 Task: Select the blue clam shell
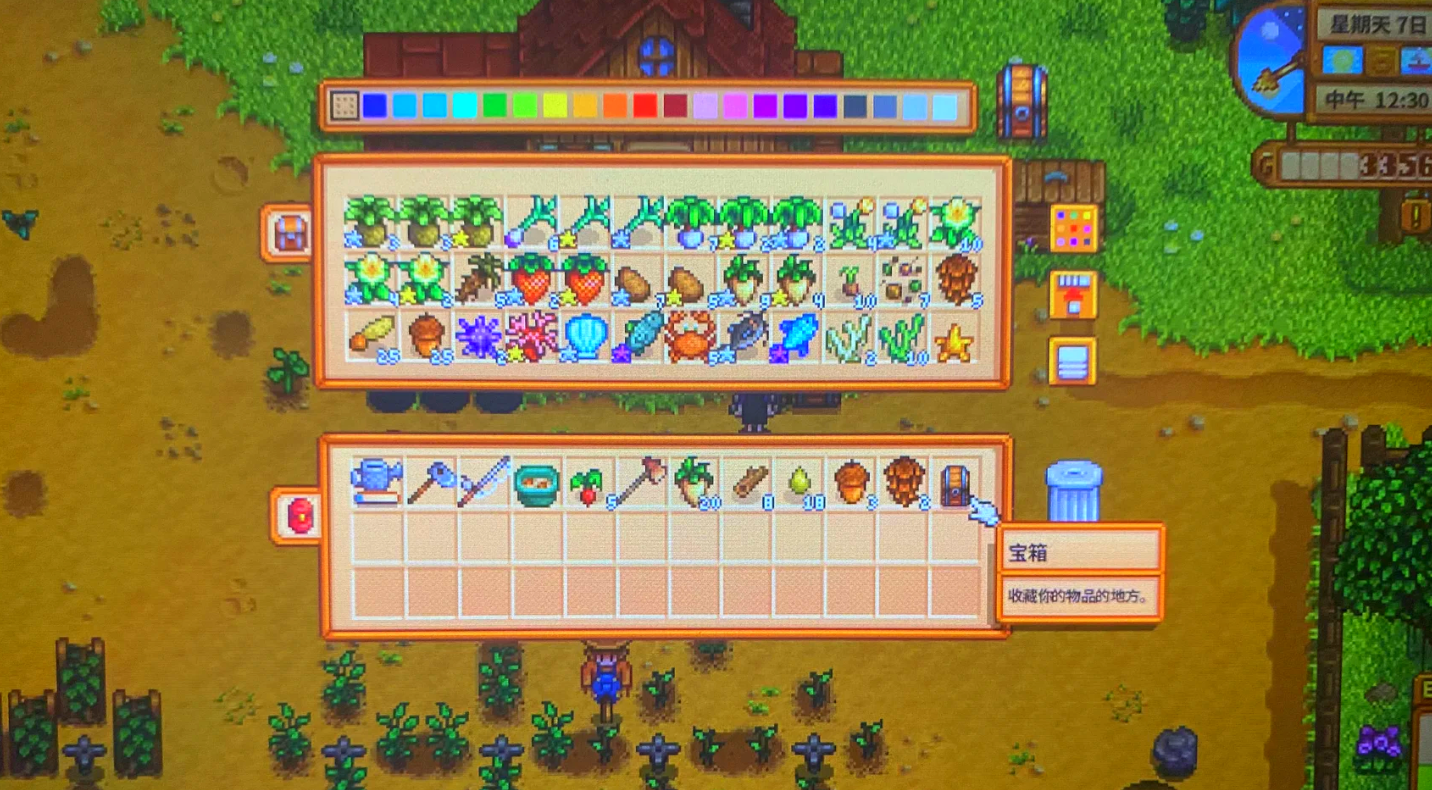click(x=585, y=337)
